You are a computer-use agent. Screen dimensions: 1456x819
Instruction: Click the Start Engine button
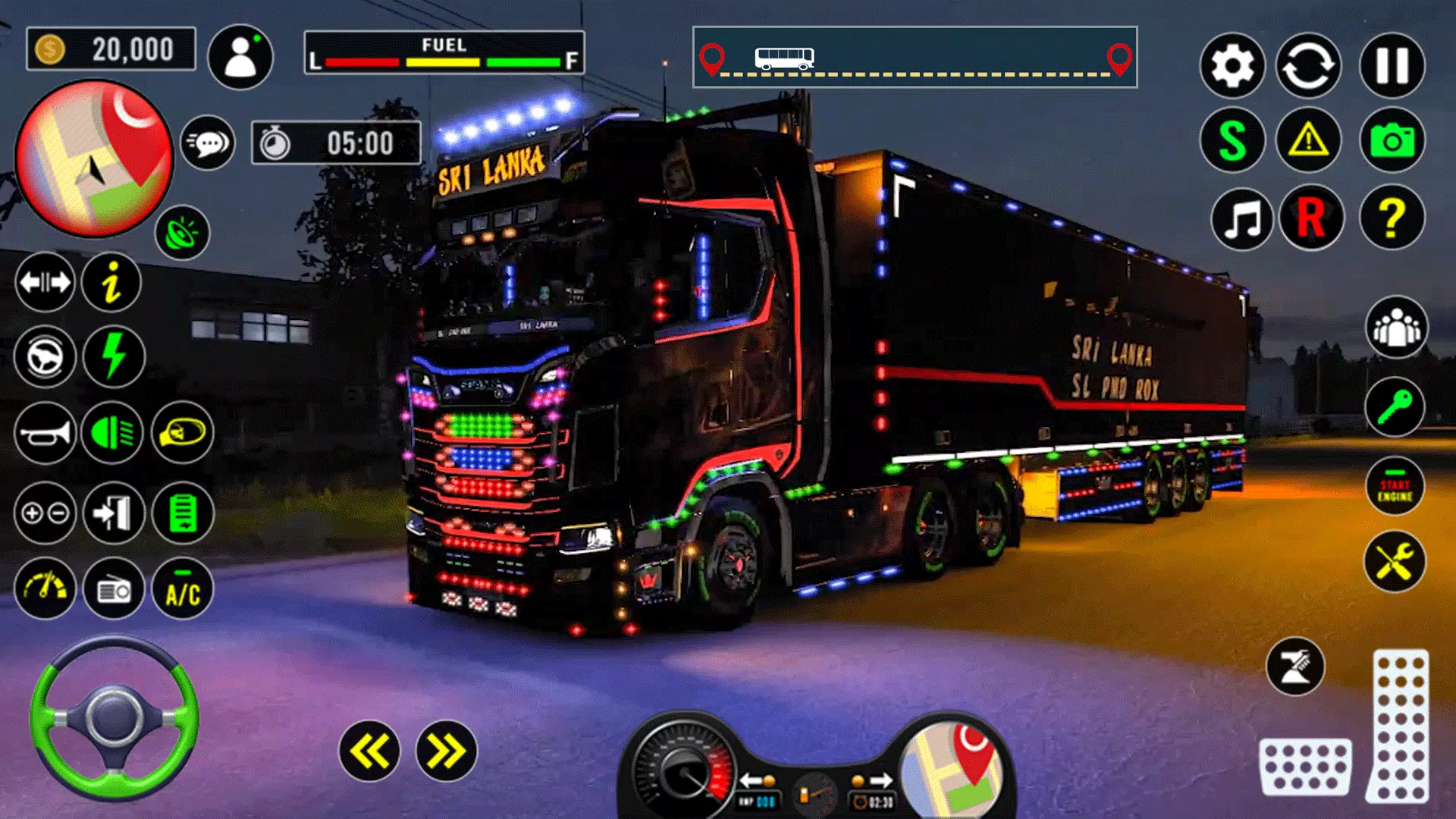click(x=1395, y=487)
